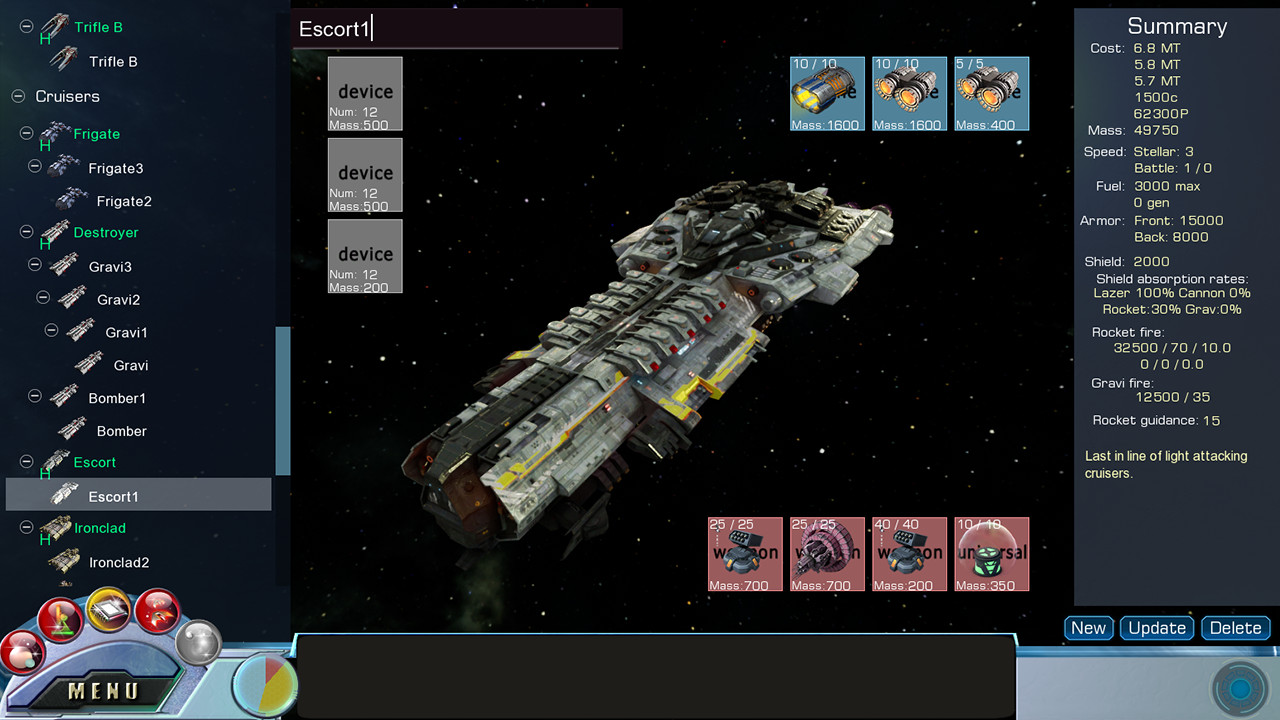The image size is (1280, 720).
Task: Select the coiled cannon weapon slot
Action: pos(827,554)
